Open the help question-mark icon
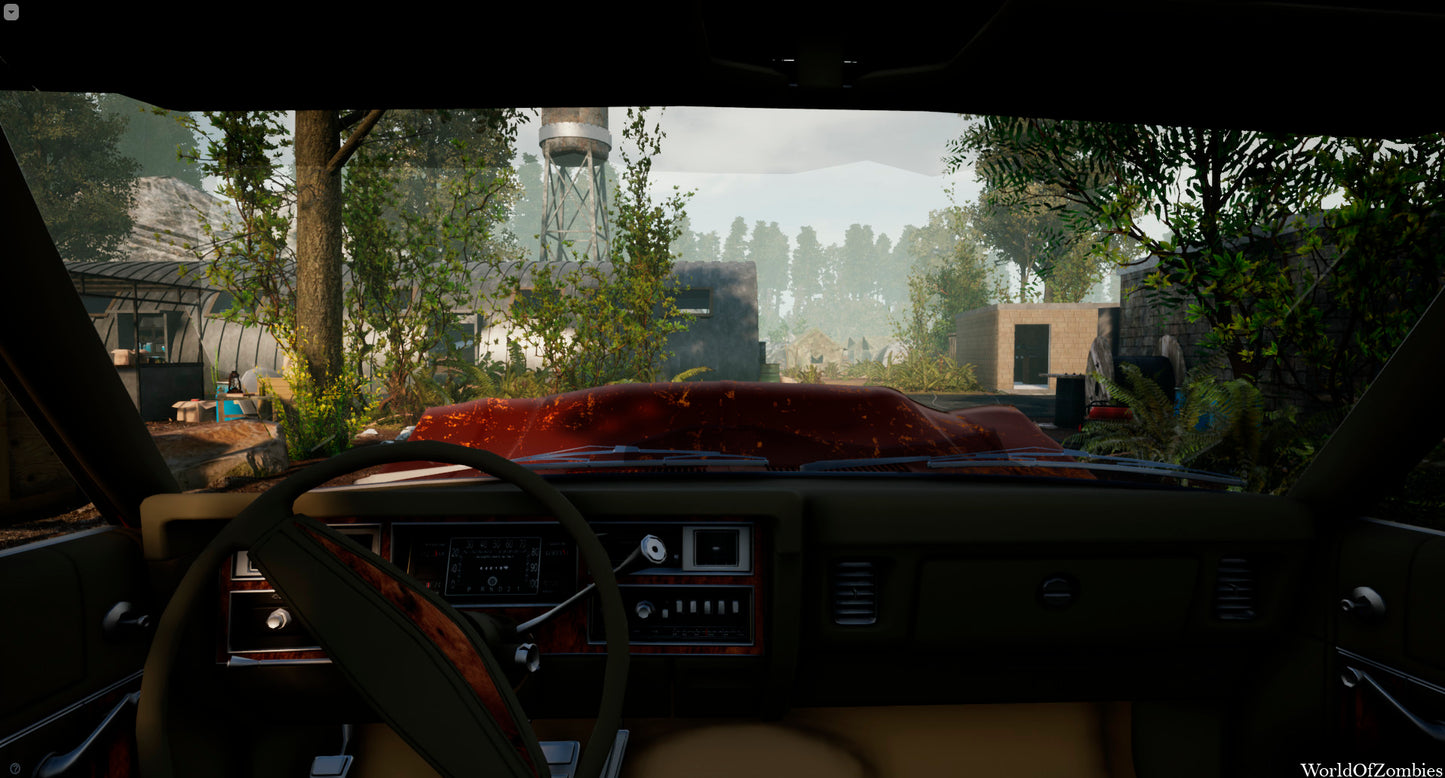 pos(15,768)
